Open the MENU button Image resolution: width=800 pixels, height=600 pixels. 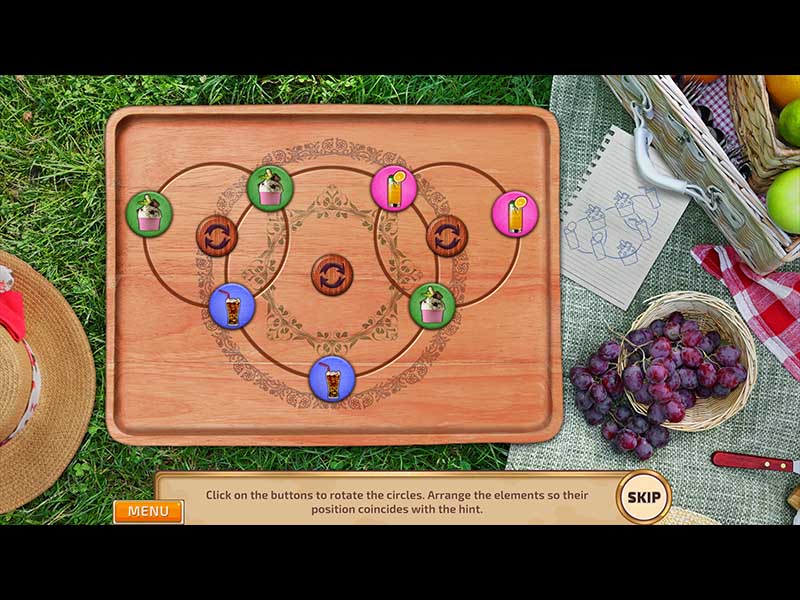148,511
